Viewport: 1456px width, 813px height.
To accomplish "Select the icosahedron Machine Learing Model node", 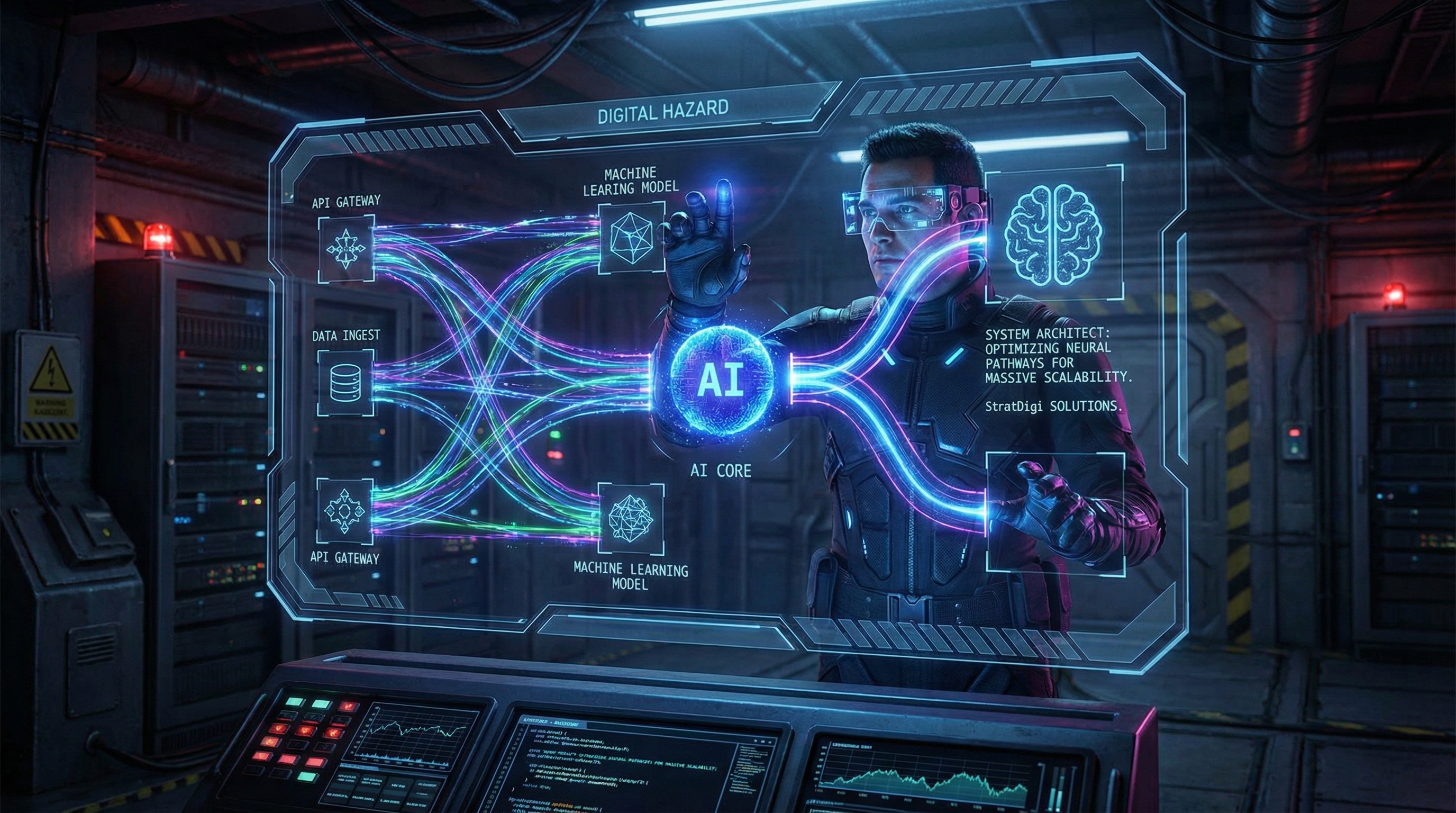I will coord(631,238).
